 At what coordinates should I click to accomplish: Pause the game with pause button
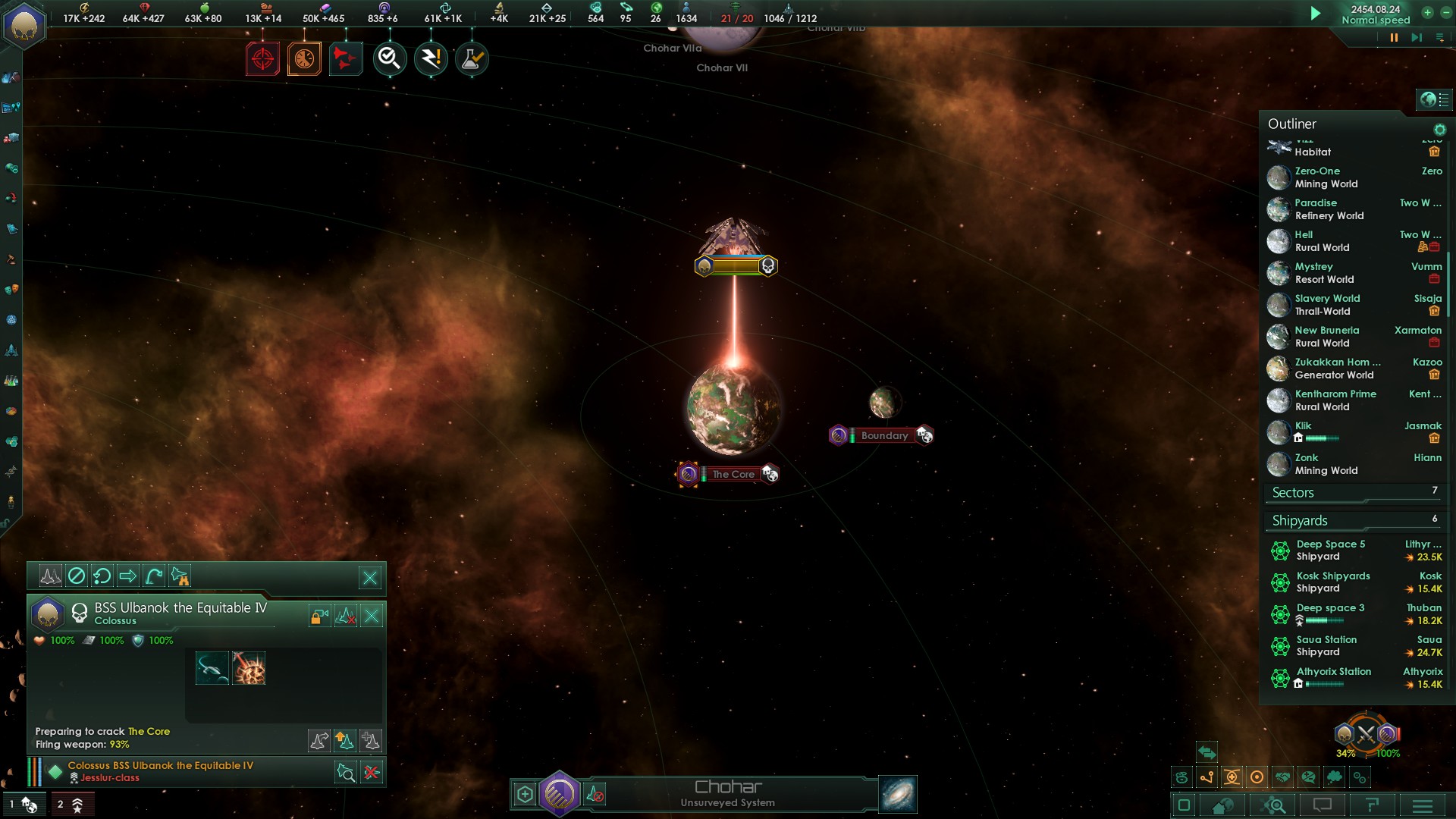click(1394, 38)
